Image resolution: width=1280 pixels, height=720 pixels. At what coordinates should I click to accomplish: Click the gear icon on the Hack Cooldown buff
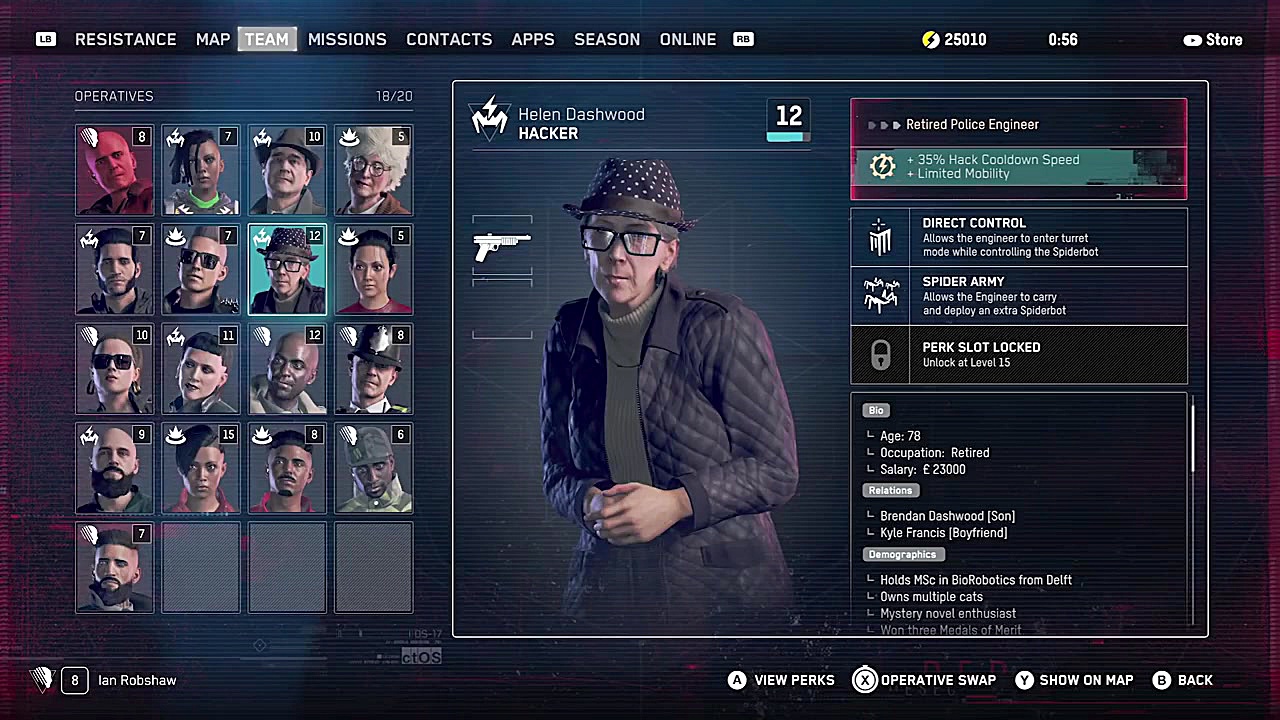pyautogui.click(x=881, y=166)
